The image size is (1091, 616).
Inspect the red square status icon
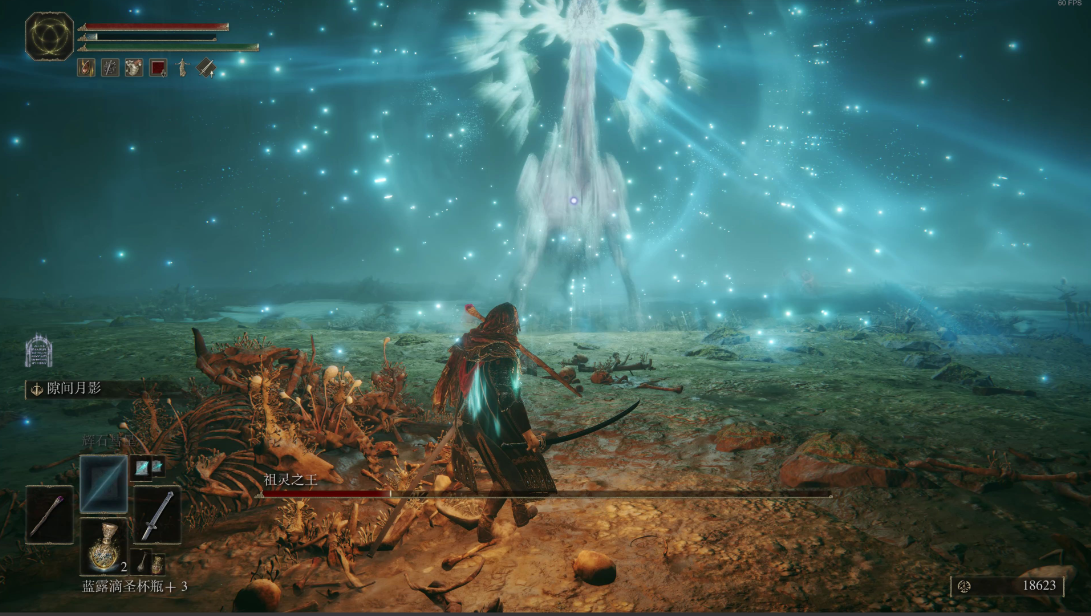click(x=158, y=68)
